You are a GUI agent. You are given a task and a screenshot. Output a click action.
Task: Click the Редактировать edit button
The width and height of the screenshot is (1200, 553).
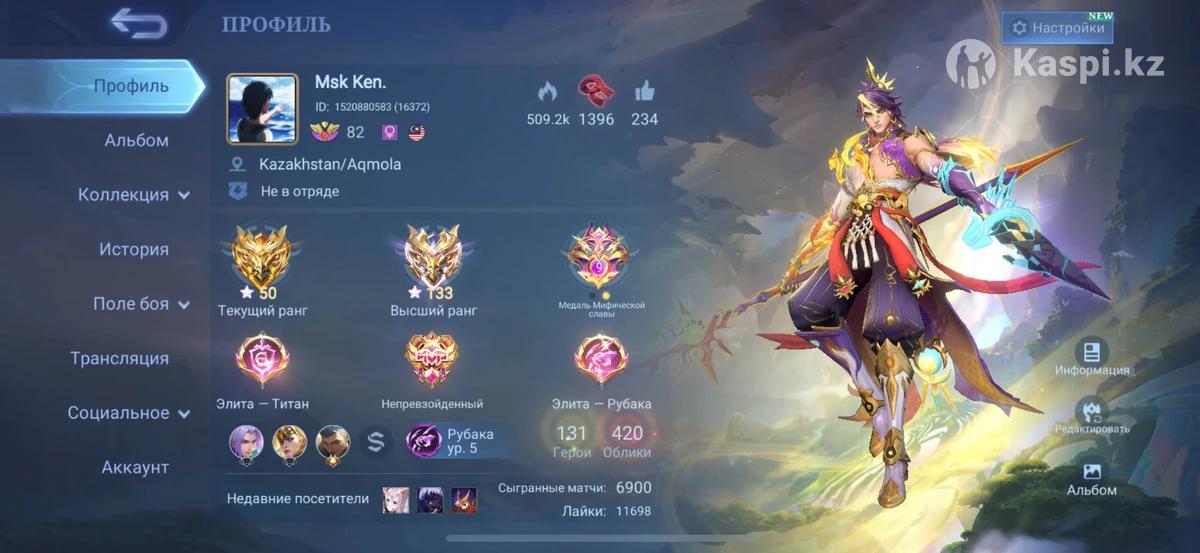point(1091,415)
